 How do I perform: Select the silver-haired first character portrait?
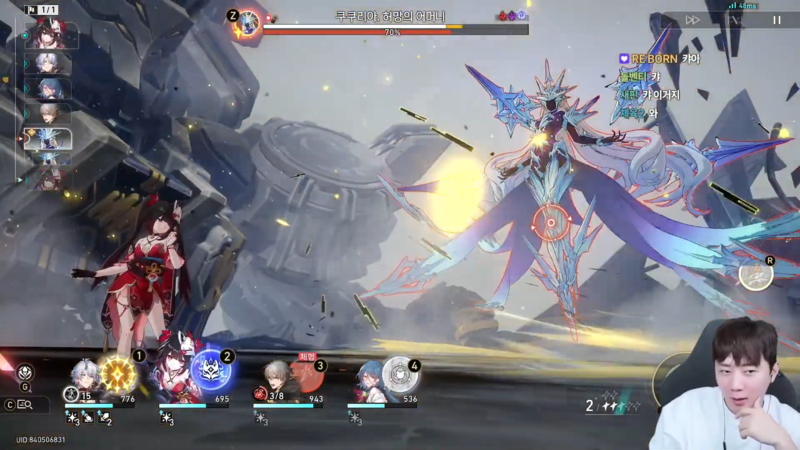pyautogui.click(x=84, y=378)
